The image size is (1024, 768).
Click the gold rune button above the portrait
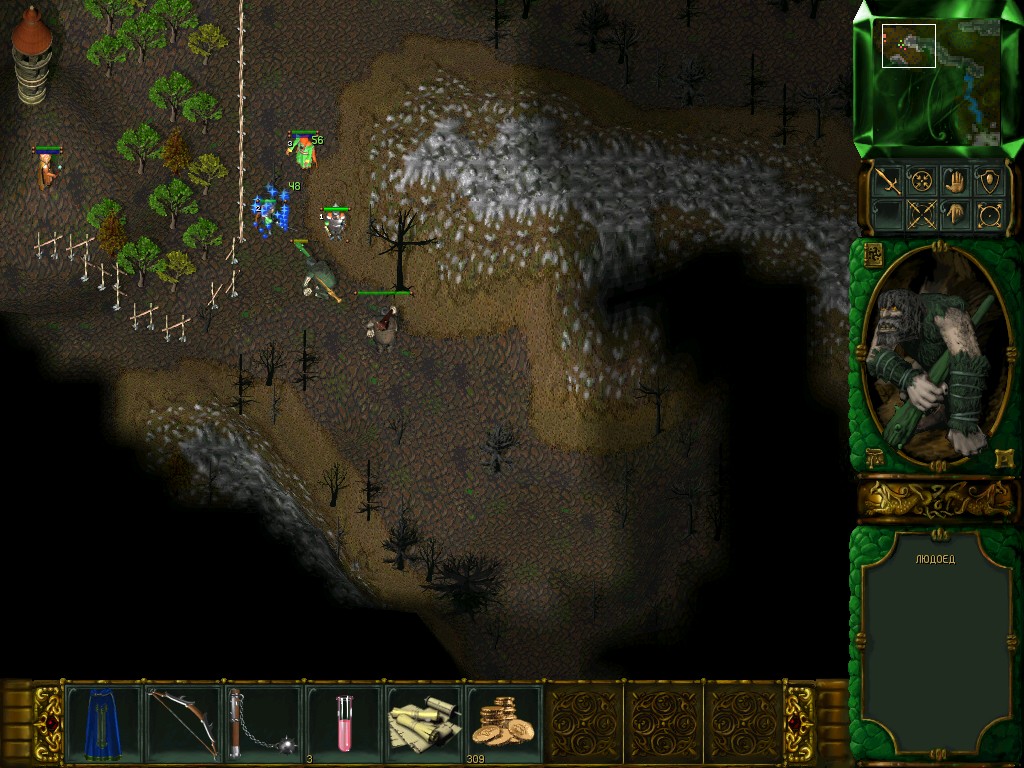(x=871, y=253)
